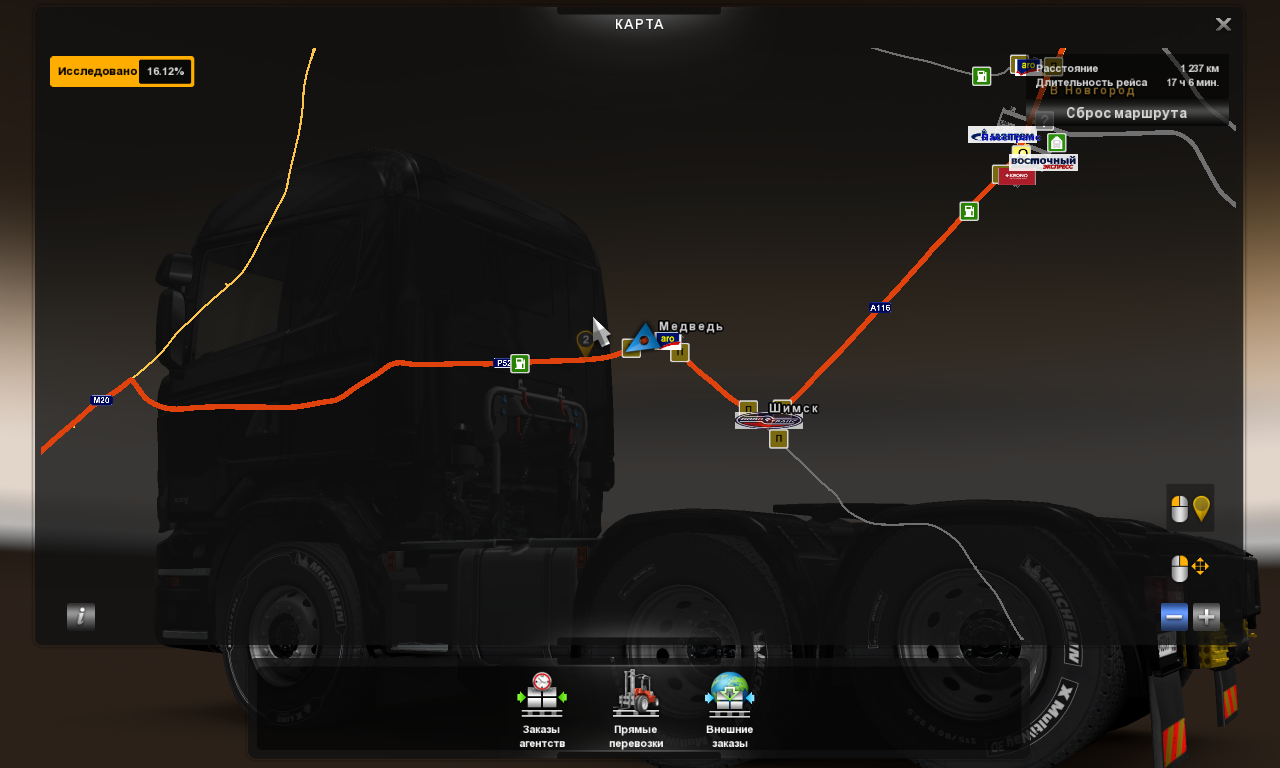Open Прямые перевозки direct deliveries
The height and width of the screenshot is (768, 1280).
[636, 709]
